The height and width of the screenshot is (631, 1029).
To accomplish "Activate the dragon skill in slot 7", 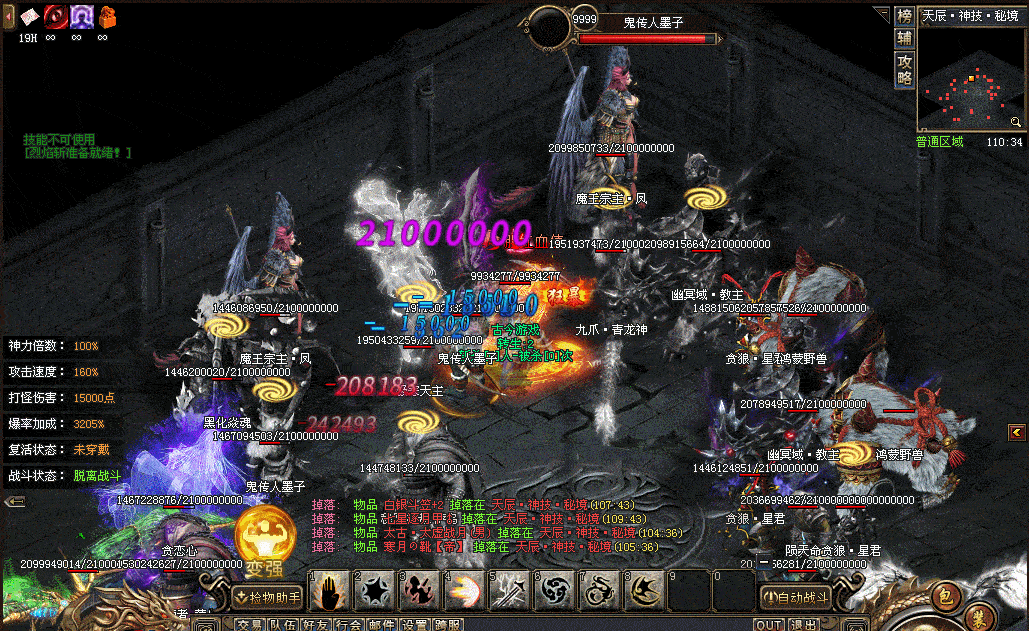I will pos(598,592).
